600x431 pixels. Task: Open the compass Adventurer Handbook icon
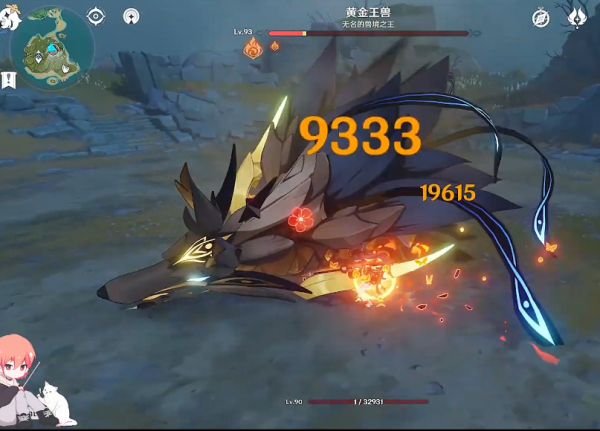point(541,17)
